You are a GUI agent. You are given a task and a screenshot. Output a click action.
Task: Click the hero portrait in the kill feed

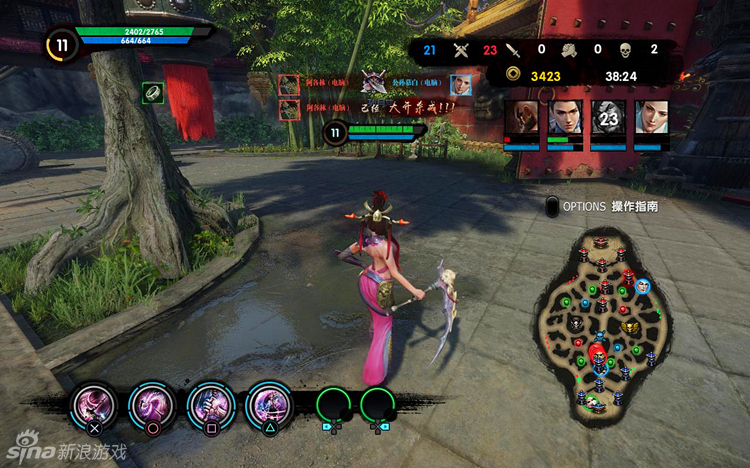(x=460, y=84)
